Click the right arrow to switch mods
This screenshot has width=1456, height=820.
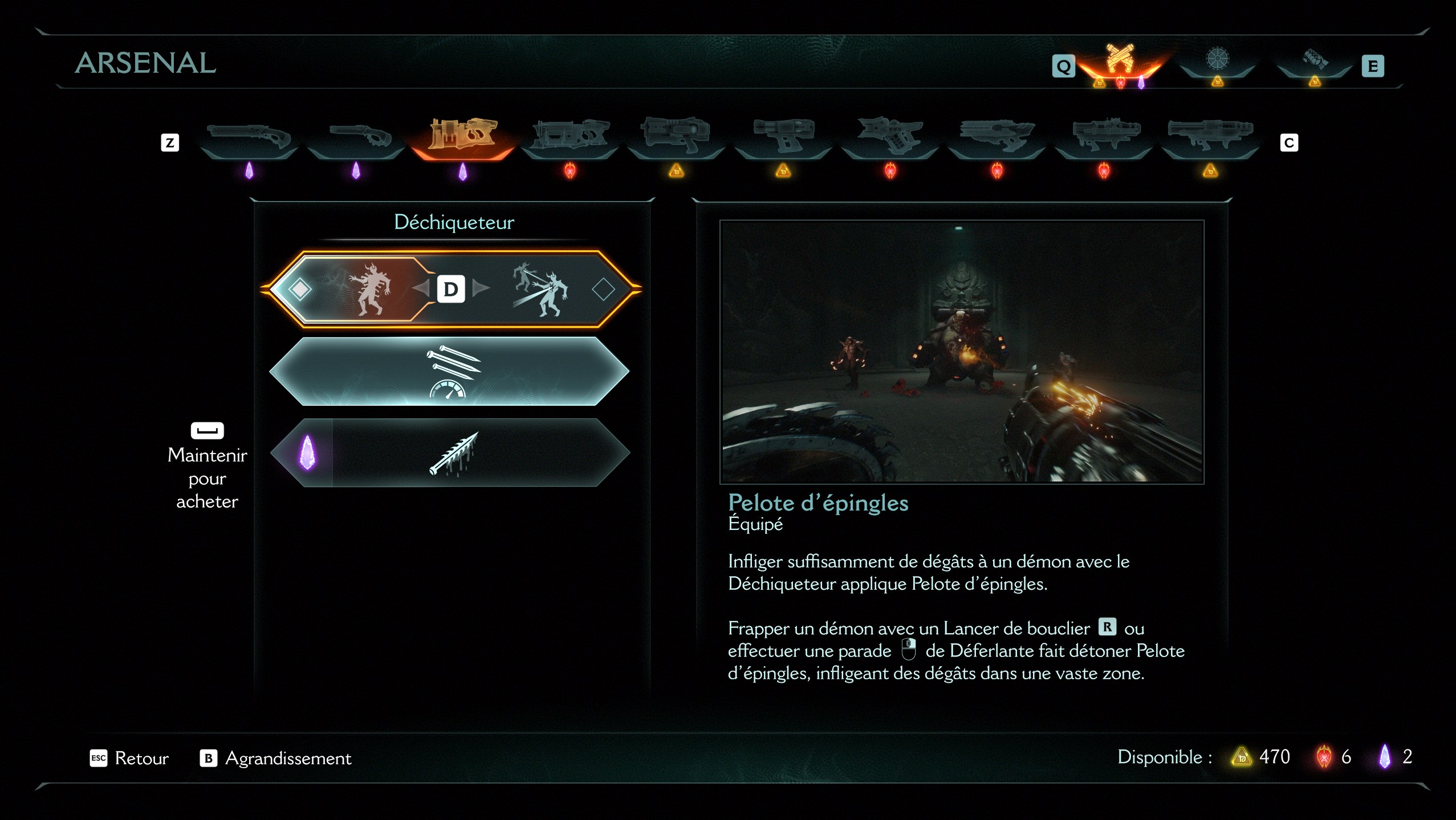point(481,288)
